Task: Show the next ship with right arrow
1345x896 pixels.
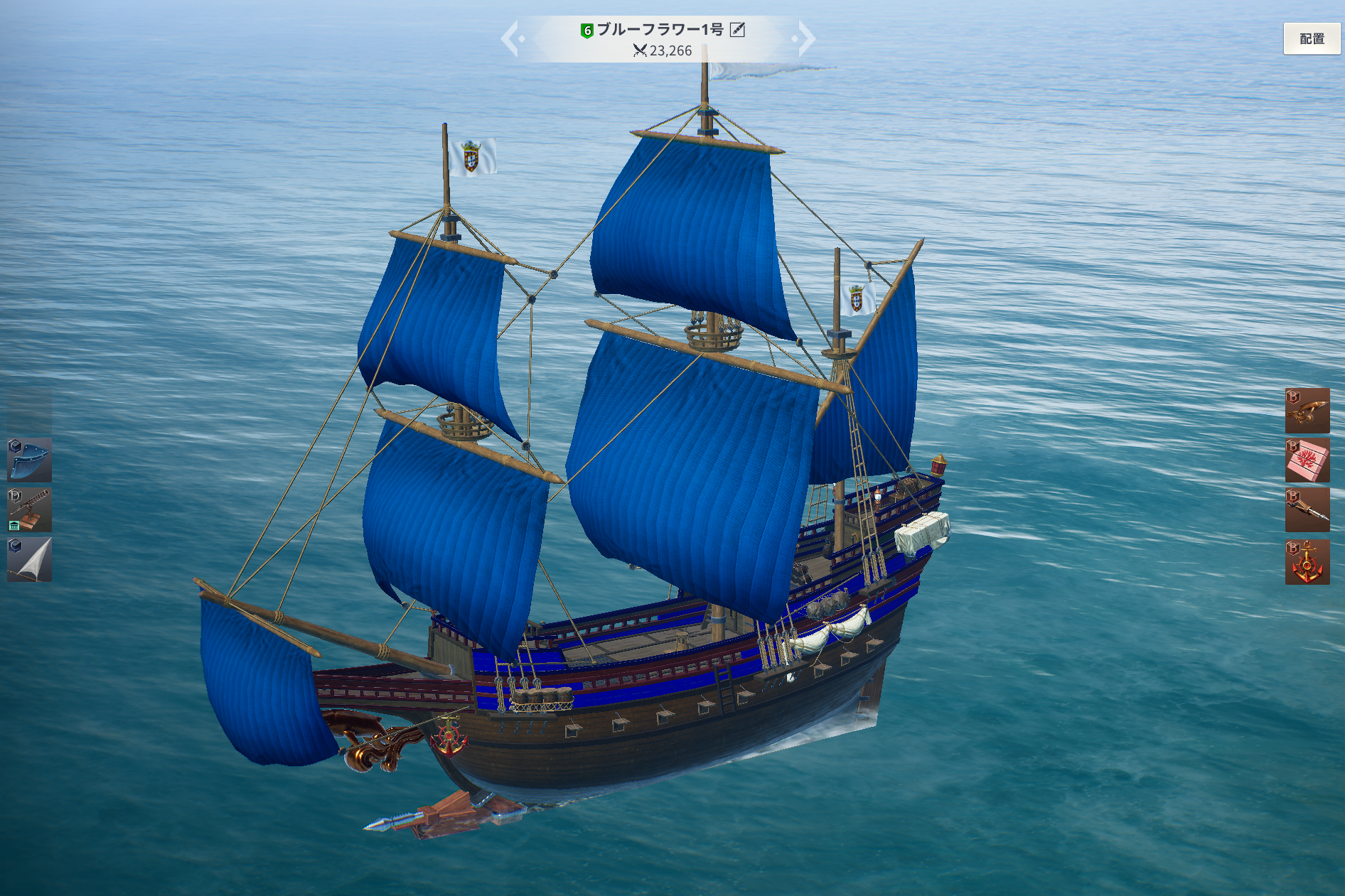Action: [x=805, y=38]
